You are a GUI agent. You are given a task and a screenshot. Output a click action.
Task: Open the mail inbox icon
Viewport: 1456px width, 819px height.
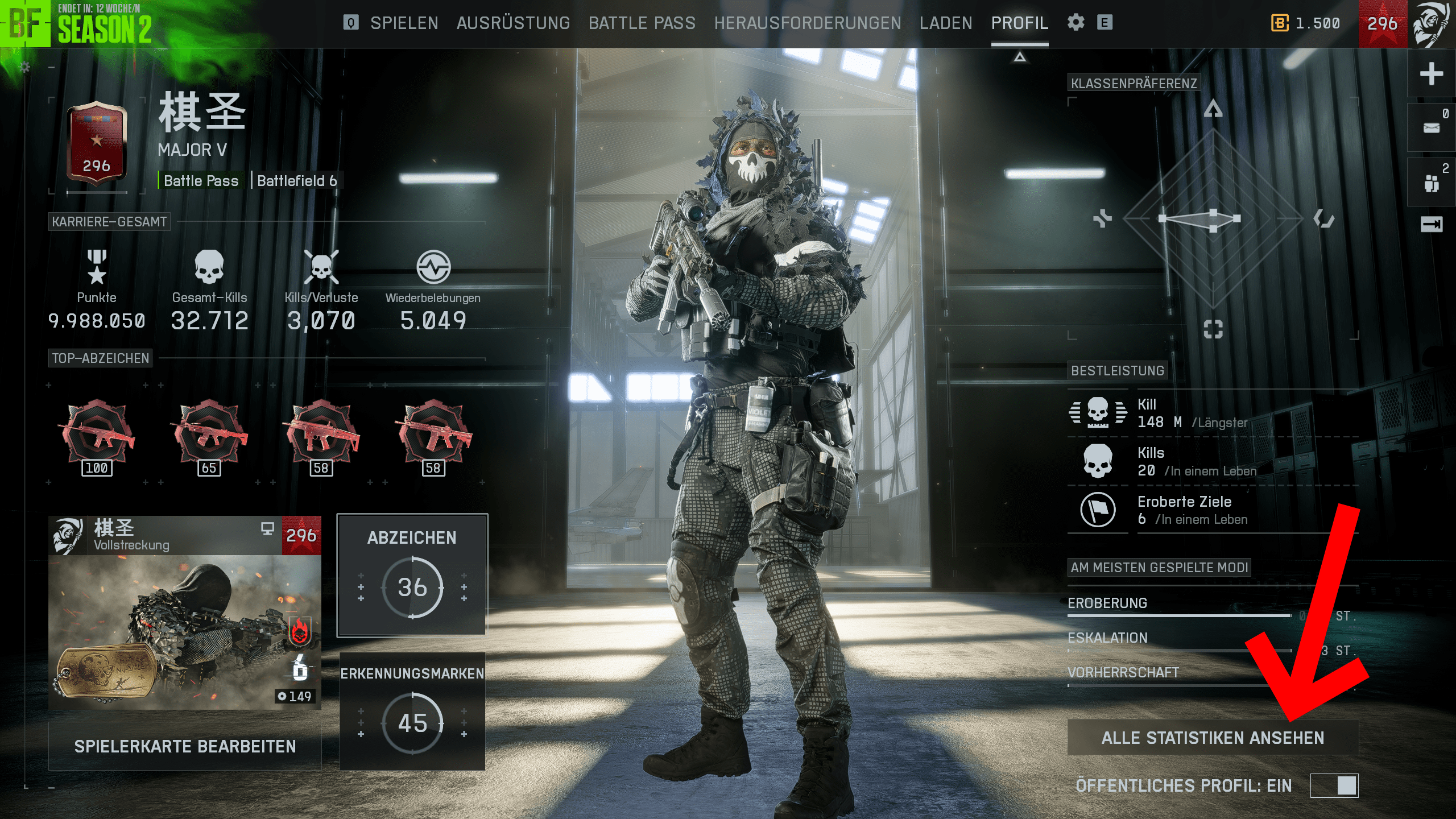click(1431, 127)
